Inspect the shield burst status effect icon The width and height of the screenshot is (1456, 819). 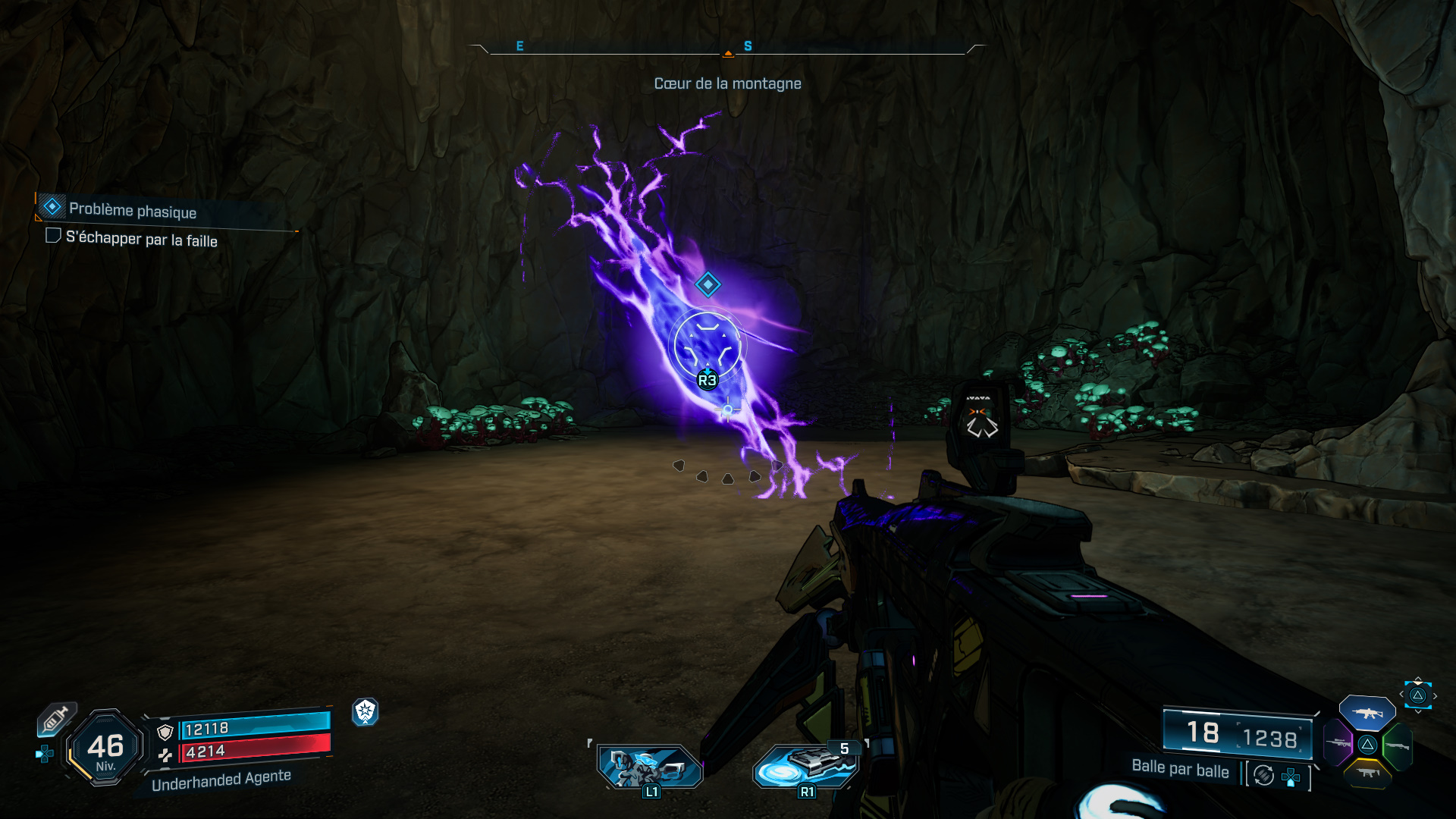pyautogui.click(x=366, y=711)
